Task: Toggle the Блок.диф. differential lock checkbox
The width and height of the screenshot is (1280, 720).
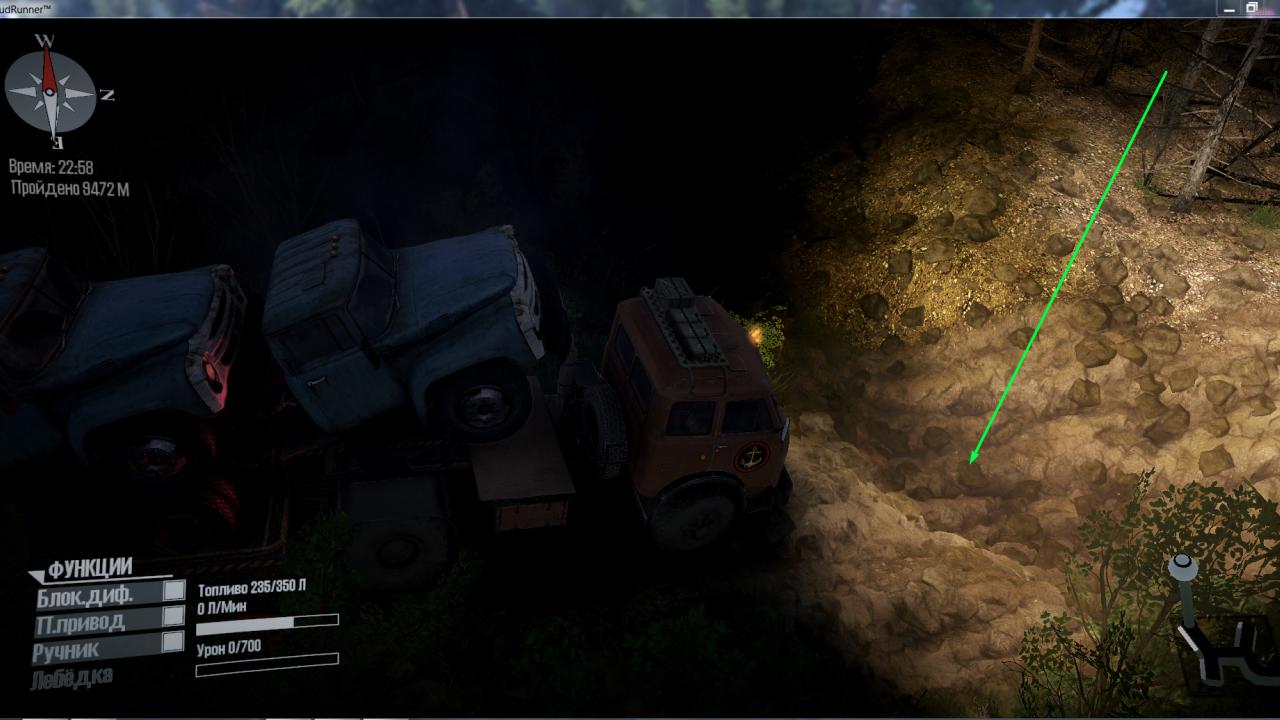Action: [x=174, y=590]
